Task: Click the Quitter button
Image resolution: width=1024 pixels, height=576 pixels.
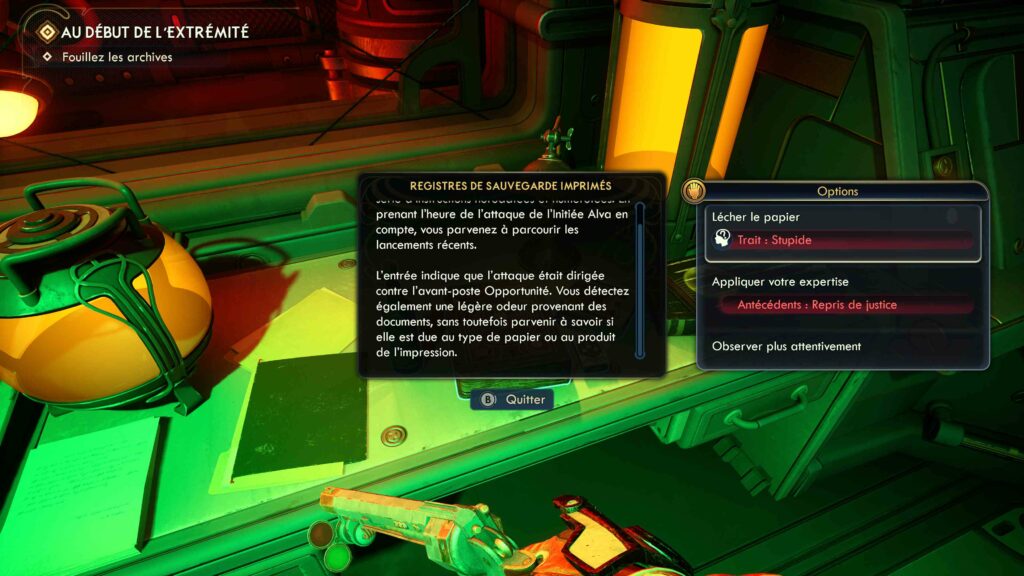Action: pyautogui.click(x=514, y=399)
